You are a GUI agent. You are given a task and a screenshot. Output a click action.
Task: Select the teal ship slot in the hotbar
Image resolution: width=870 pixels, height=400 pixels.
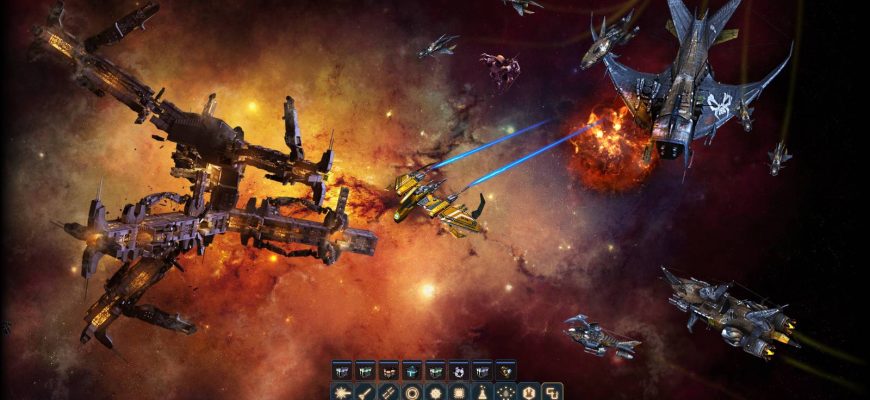[x=412, y=370]
